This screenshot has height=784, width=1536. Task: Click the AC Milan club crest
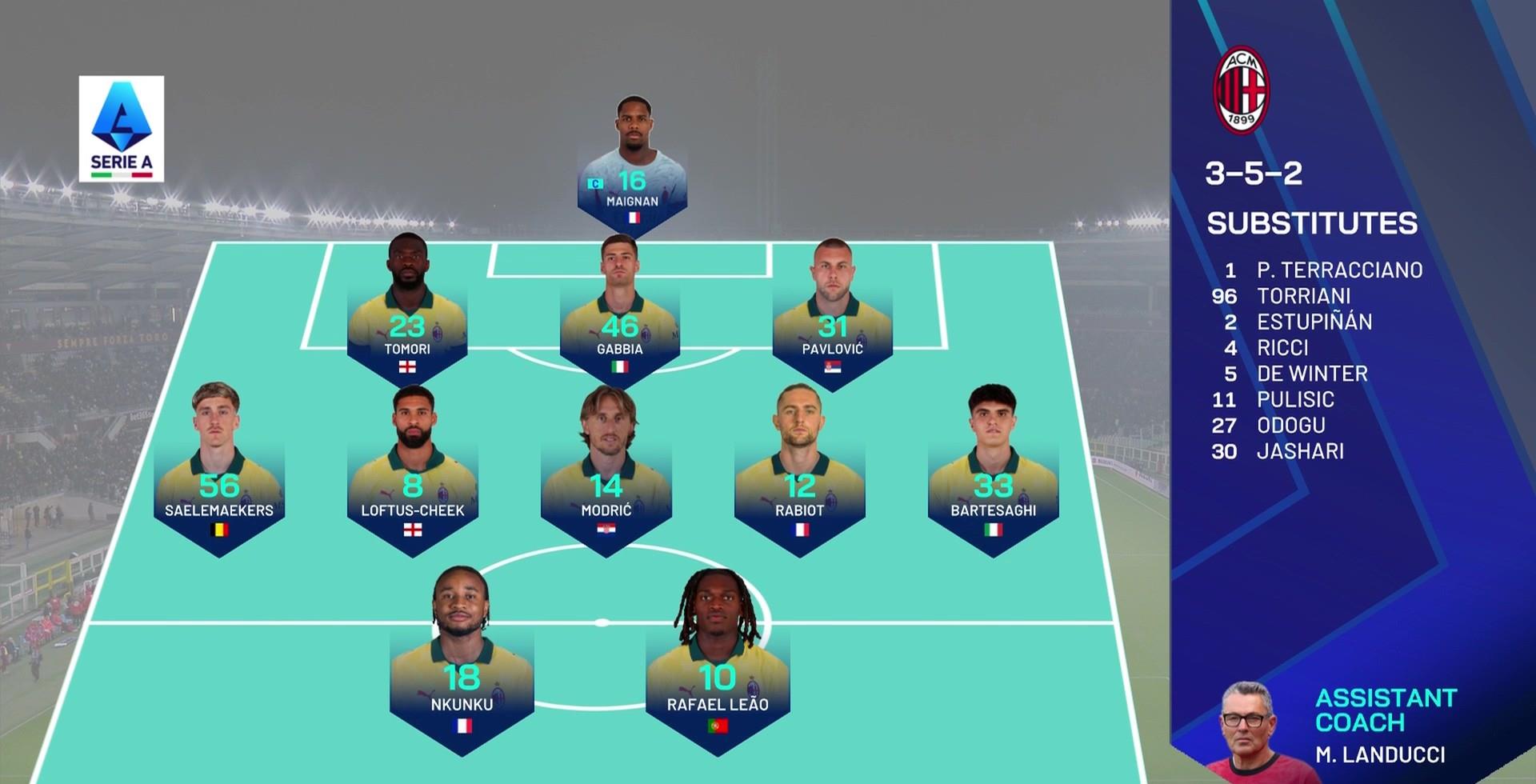click(x=1241, y=90)
